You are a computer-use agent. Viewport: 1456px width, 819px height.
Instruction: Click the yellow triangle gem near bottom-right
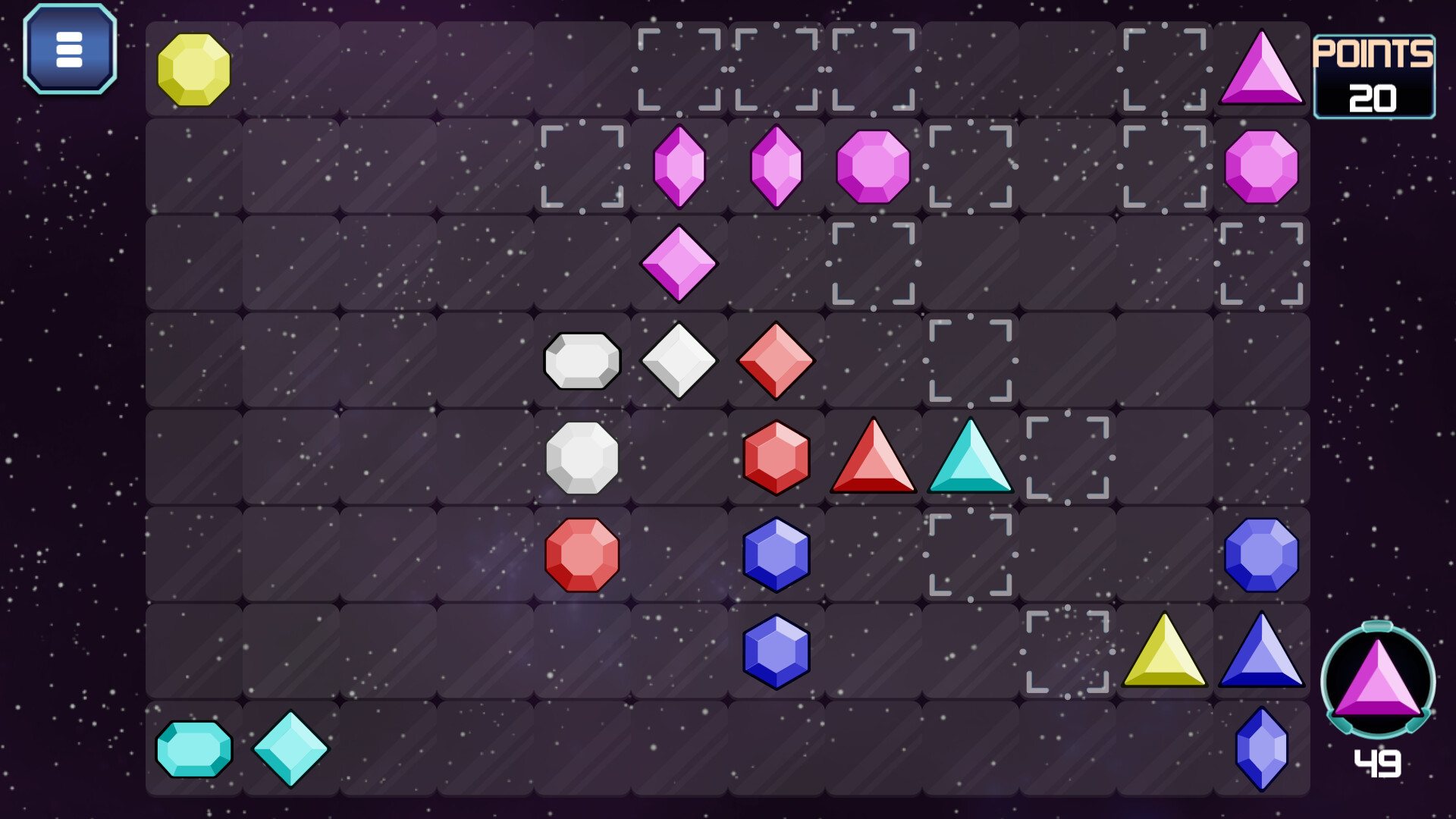tap(1165, 652)
